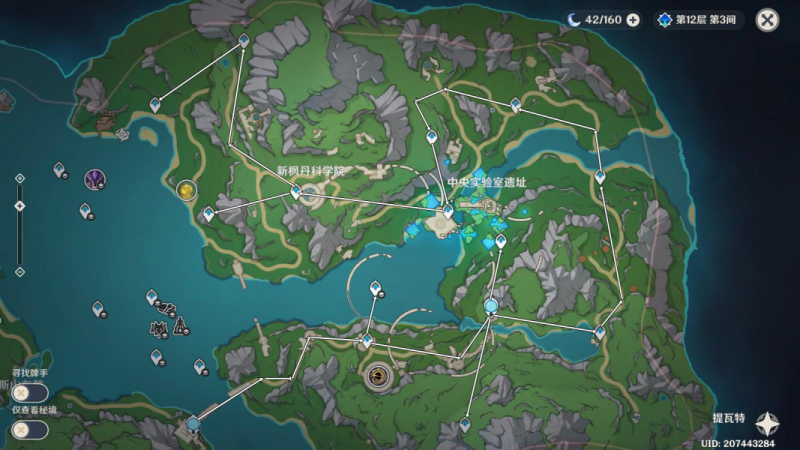Screen dimensions: 800x450
Task: Select the waypoint under 新枫丹科学院
Action: (296, 191)
